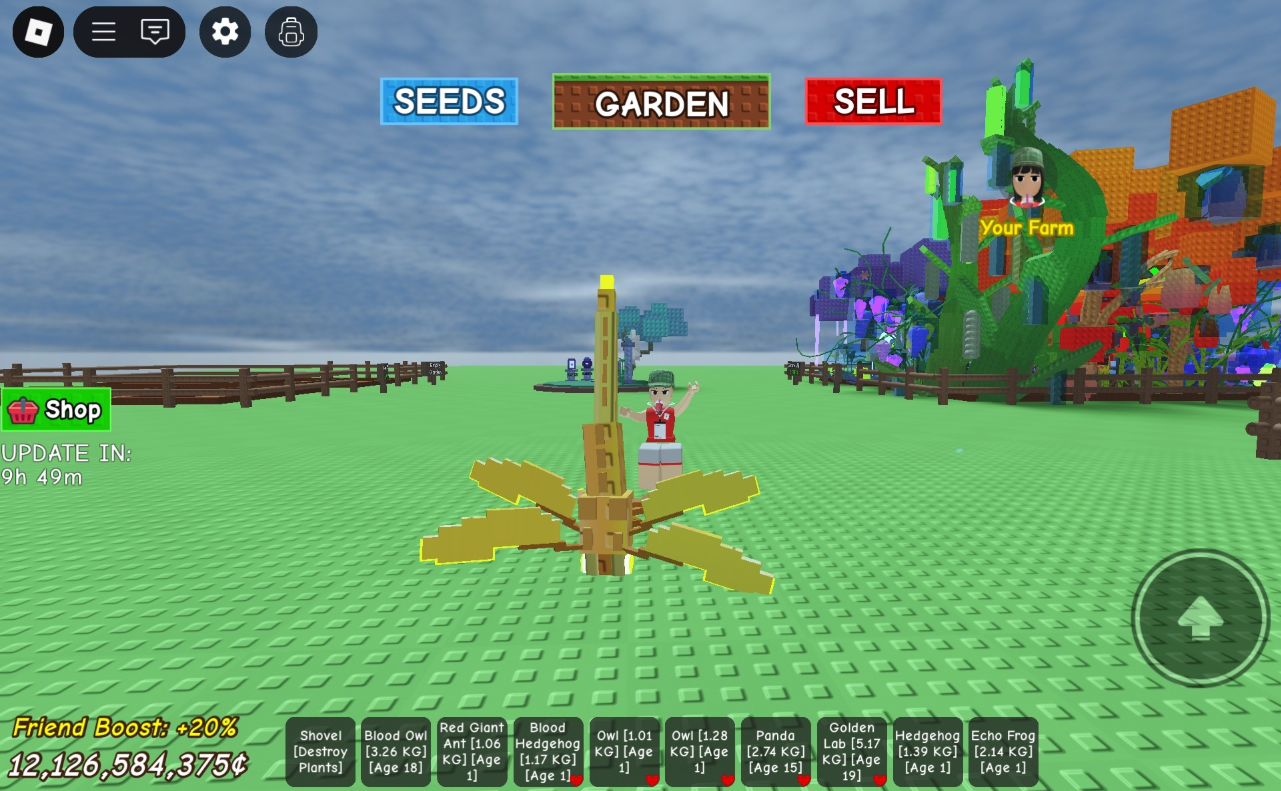
Task: Select the Hedgehog 1.39 KG slot
Action: click(928, 752)
